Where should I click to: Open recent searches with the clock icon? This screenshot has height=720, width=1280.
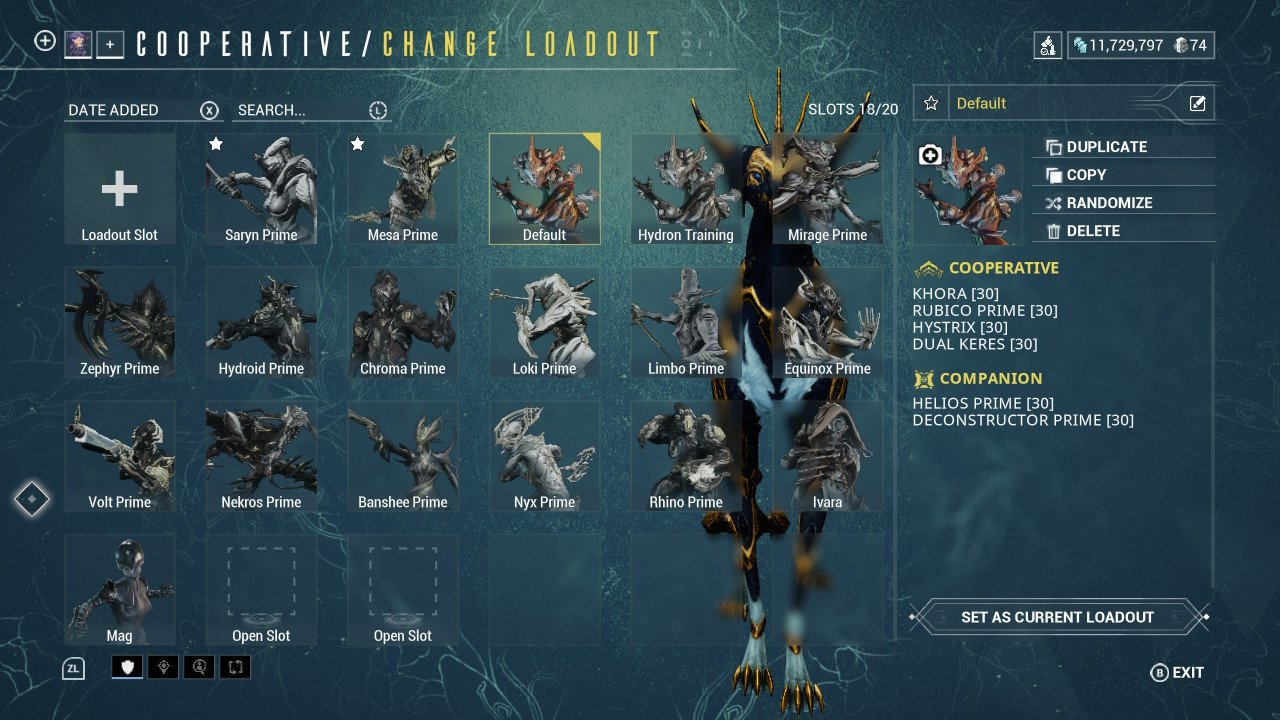coord(376,110)
